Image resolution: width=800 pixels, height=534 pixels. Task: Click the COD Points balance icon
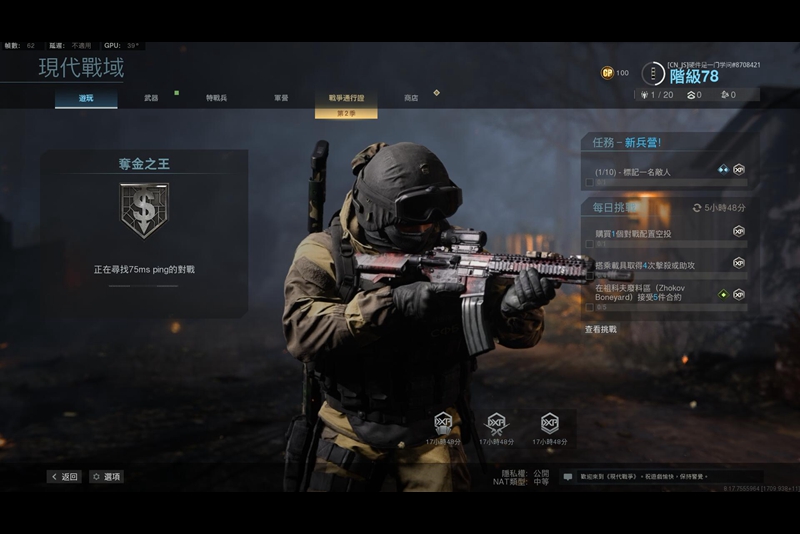(607, 73)
